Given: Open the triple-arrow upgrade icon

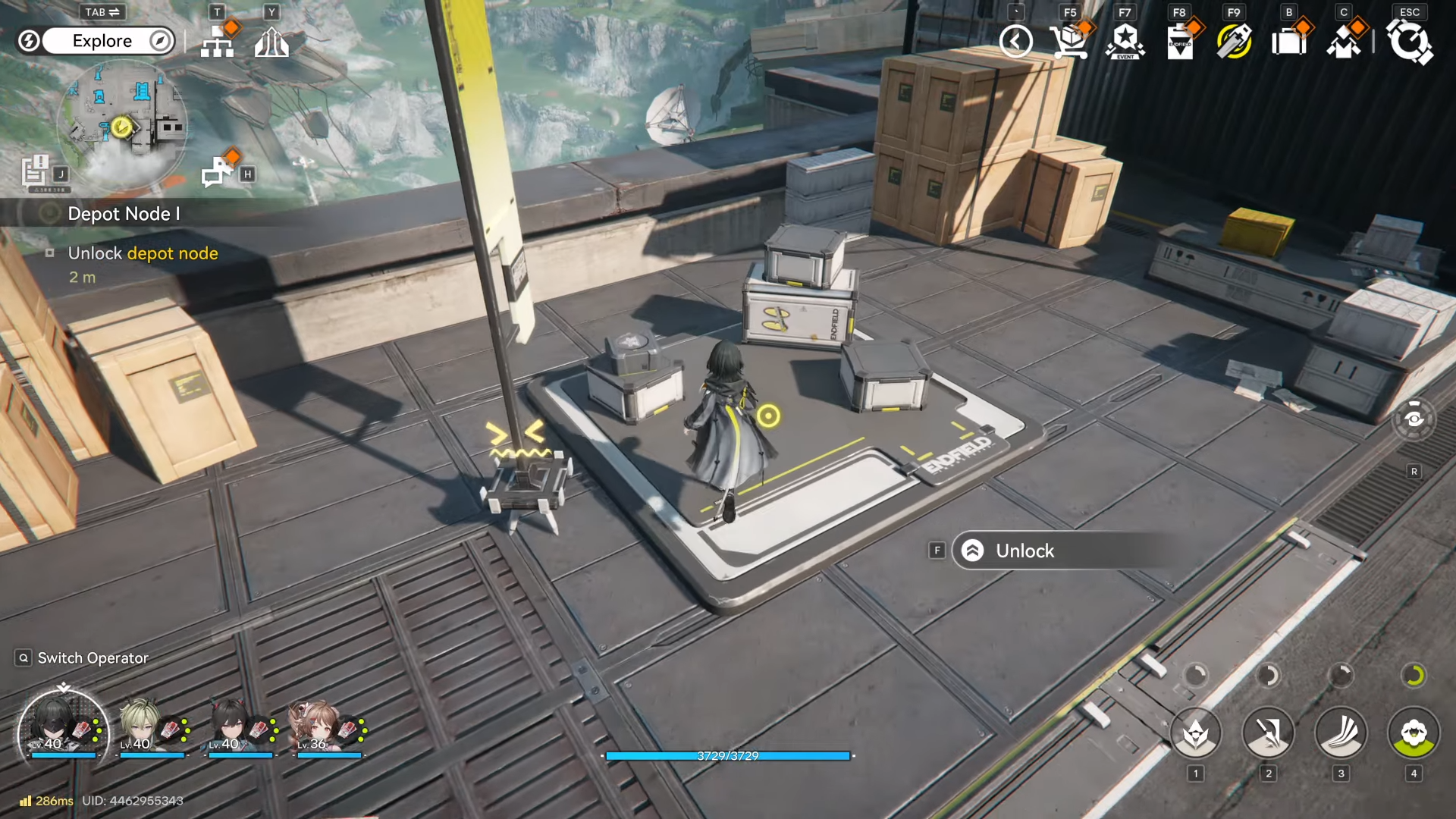Looking at the screenshot, I should (x=271, y=42).
